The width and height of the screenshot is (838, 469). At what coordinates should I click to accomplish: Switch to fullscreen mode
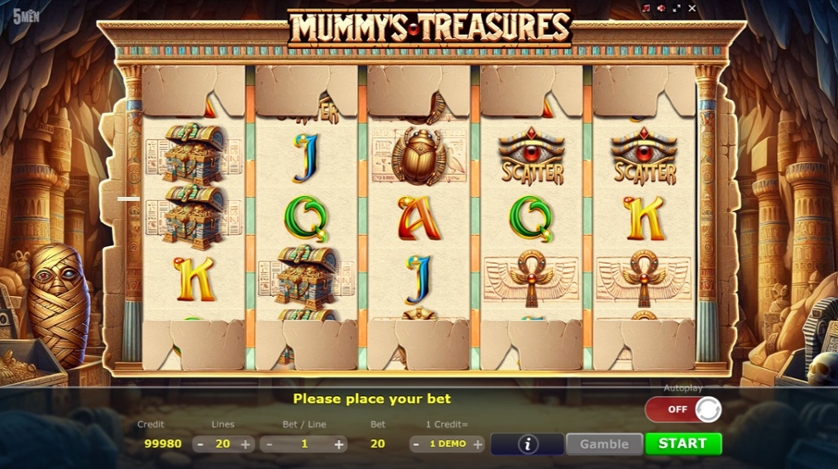676,9
